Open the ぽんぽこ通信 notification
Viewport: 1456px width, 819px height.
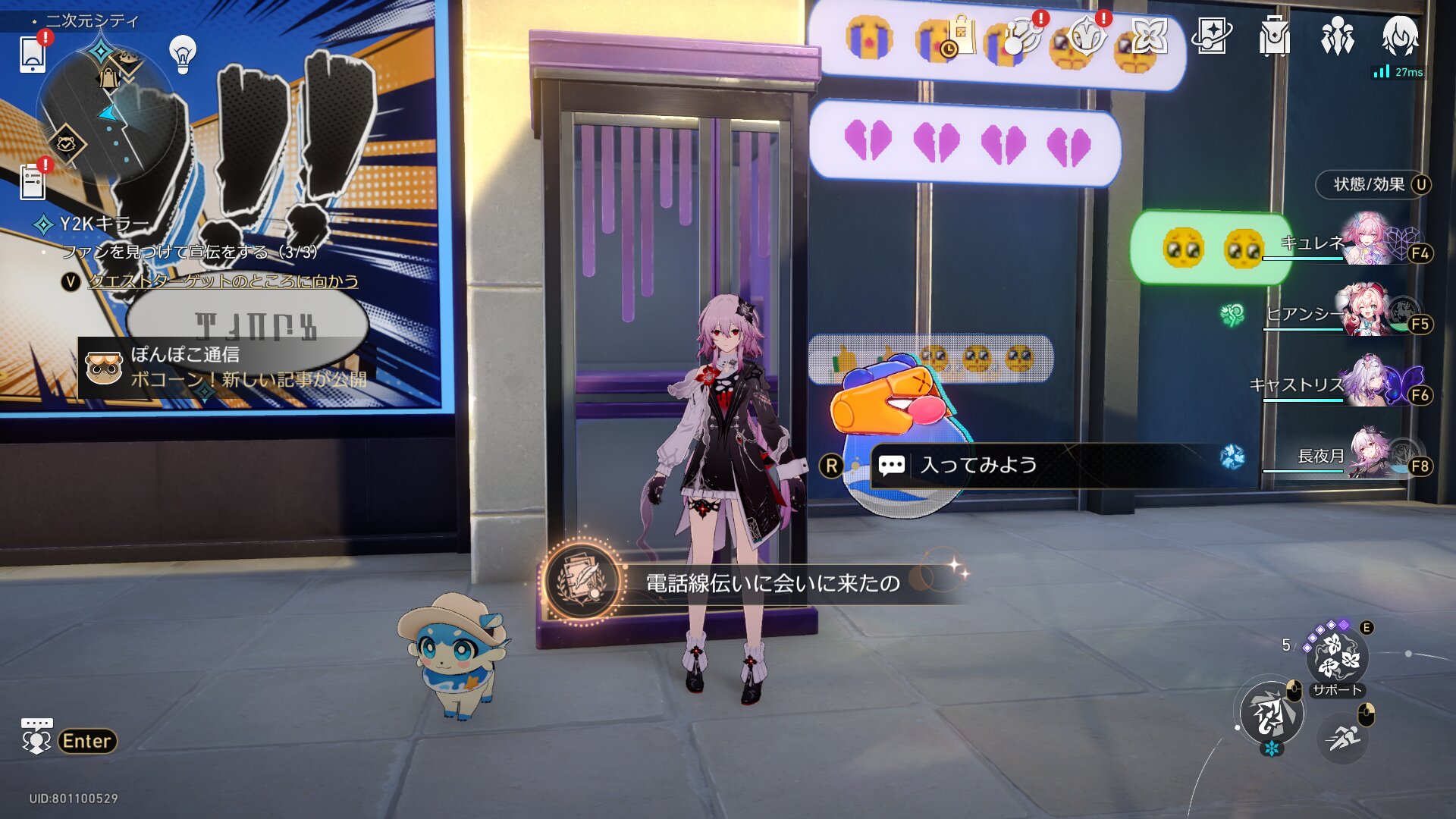tap(227, 367)
